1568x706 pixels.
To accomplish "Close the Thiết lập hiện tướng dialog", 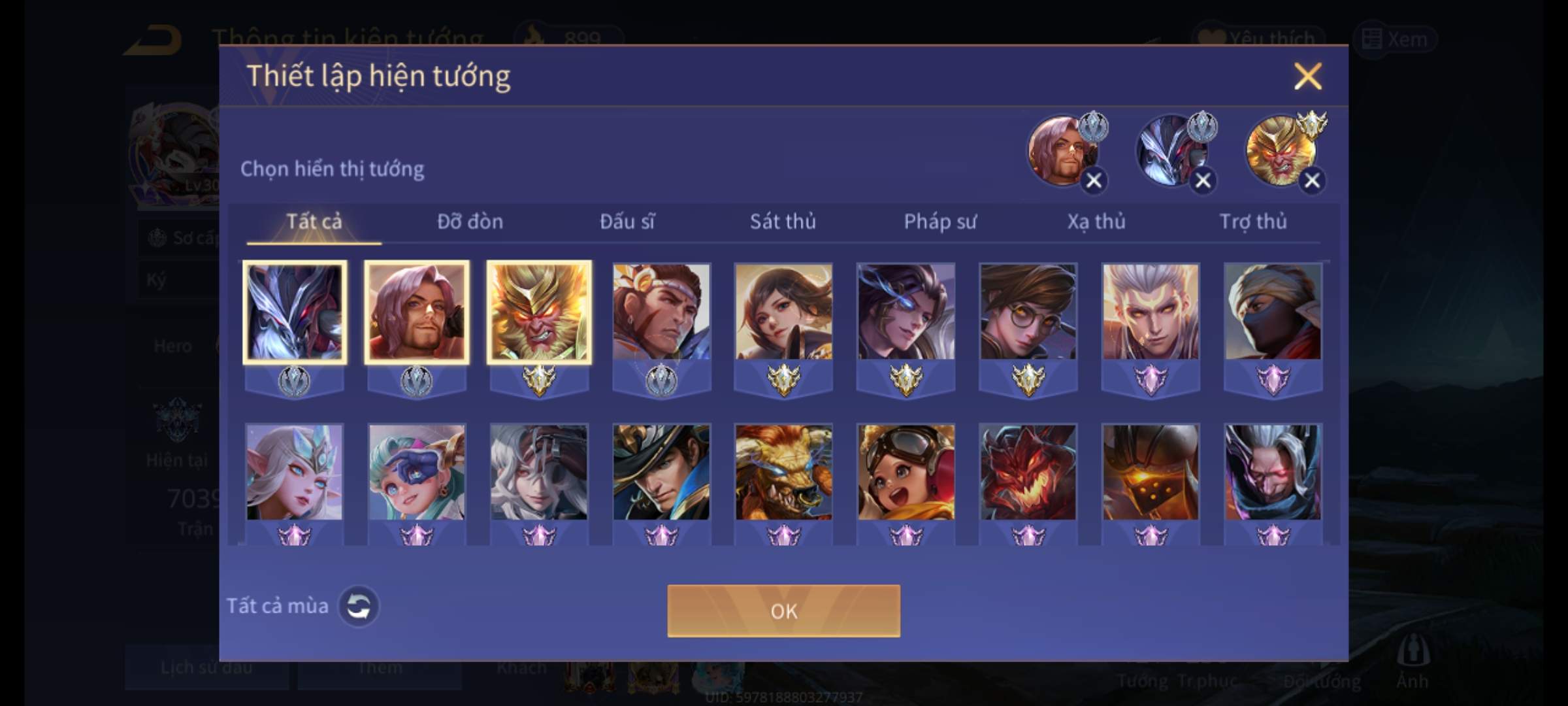I will [x=1307, y=76].
